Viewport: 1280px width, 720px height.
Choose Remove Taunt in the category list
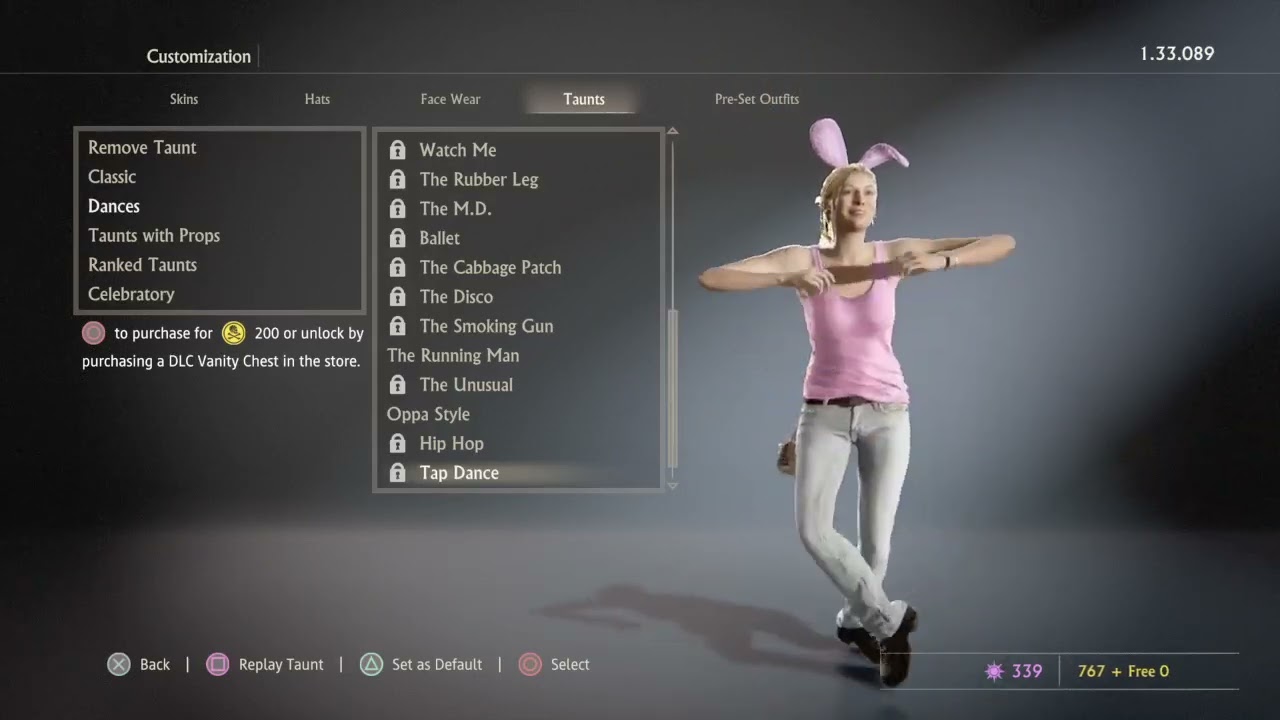[x=142, y=148]
